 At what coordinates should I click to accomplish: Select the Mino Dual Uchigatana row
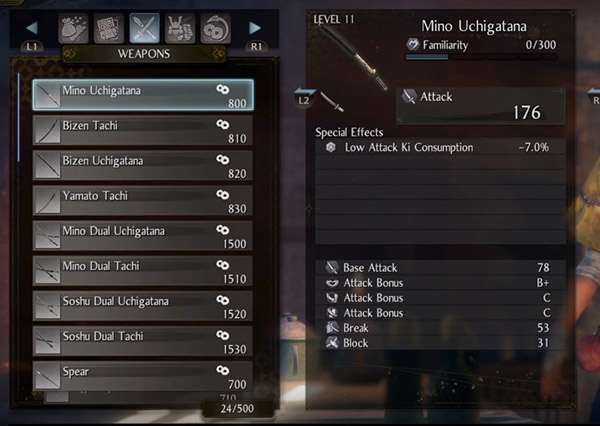tap(142, 235)
